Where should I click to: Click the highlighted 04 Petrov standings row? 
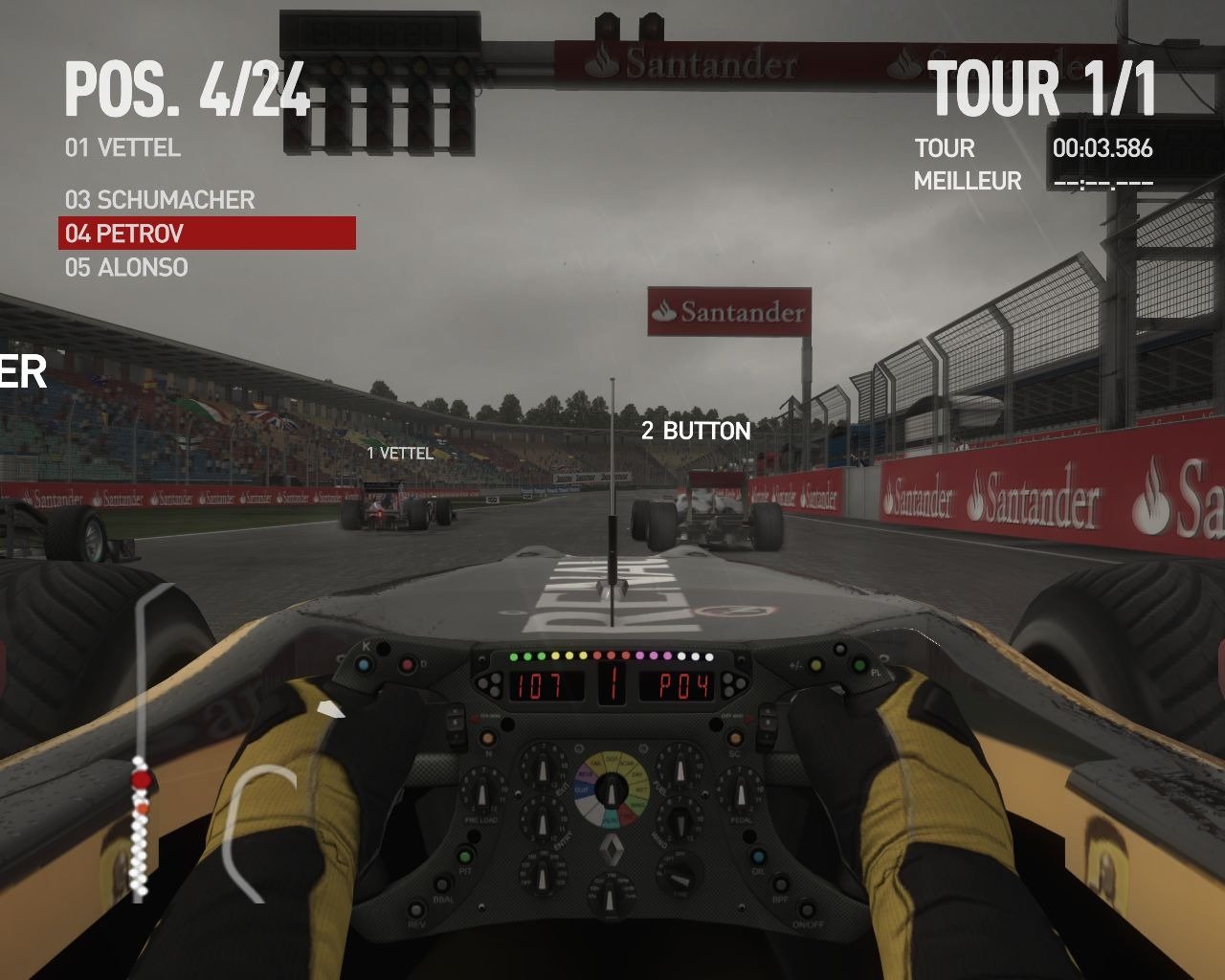(x=207, y=234)
